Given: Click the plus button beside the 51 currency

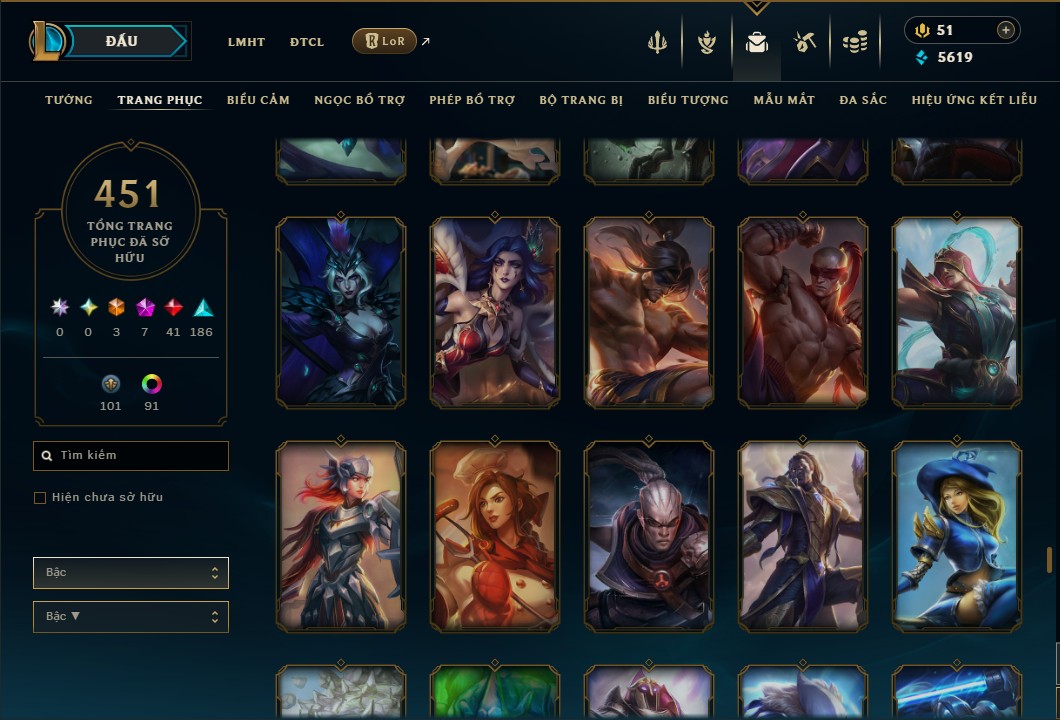Looking at the screenshot, I should [1005, 30].
